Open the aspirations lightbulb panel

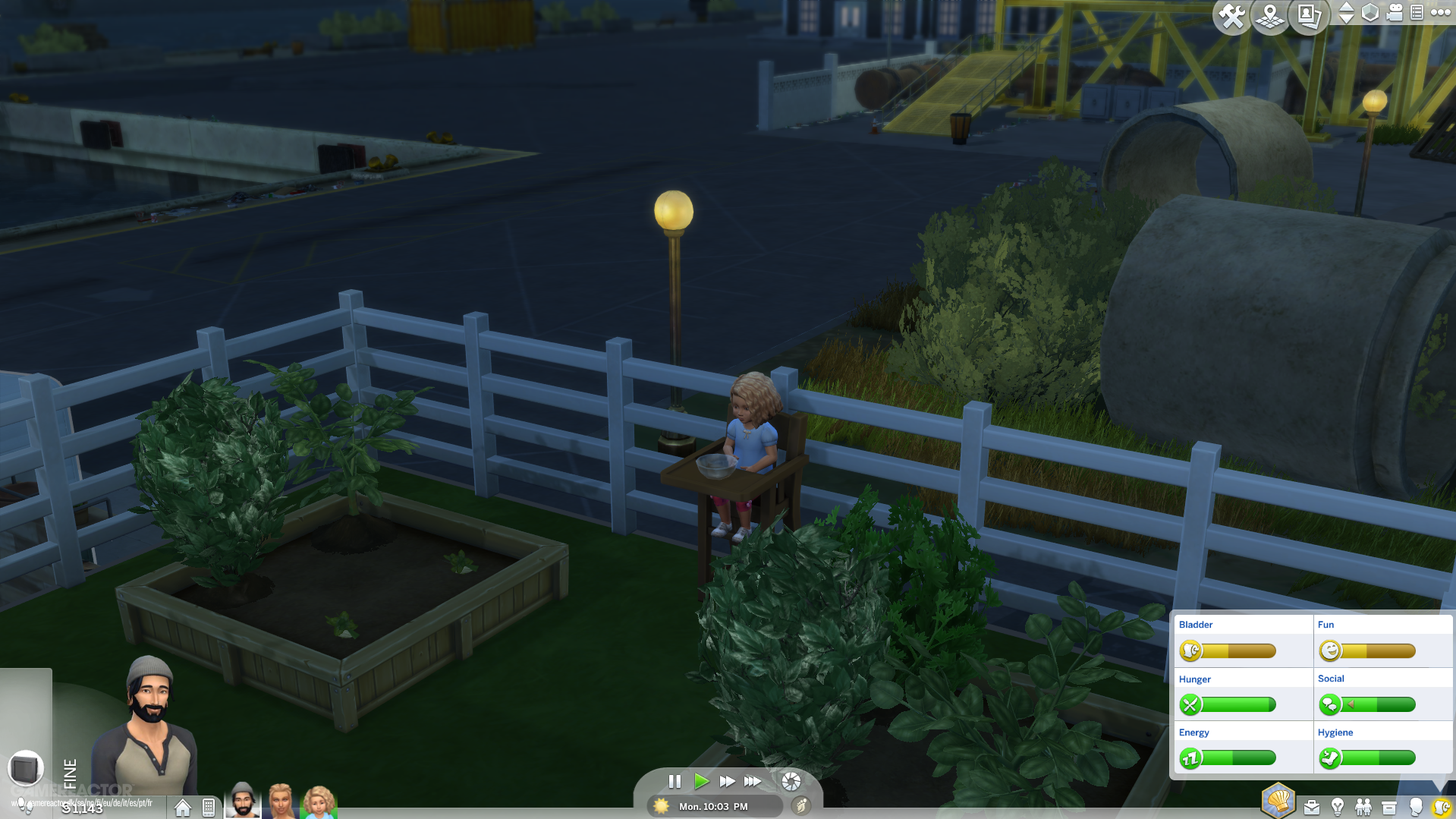click(x=1337, y=807)
